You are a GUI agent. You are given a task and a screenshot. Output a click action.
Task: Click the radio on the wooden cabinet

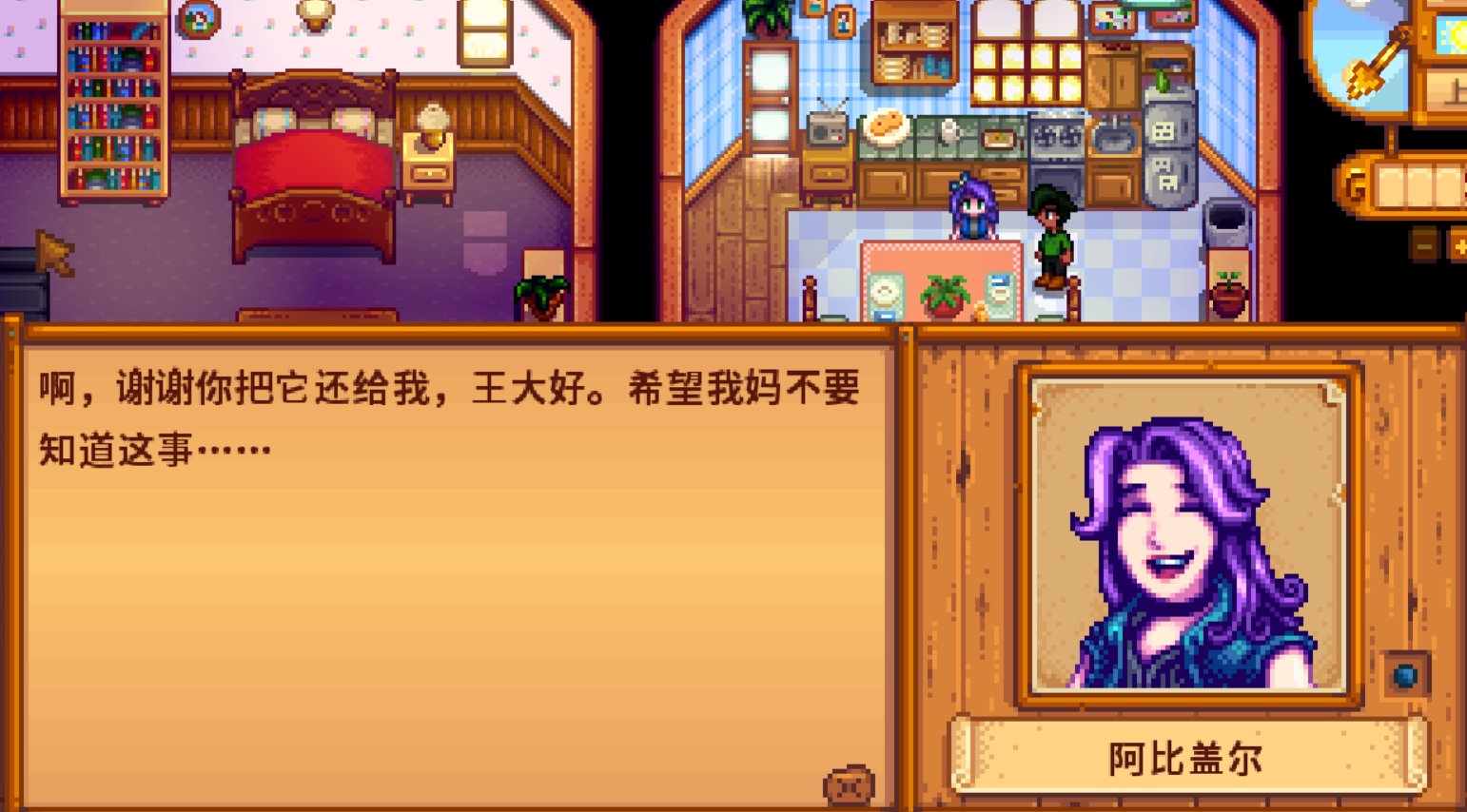pos(828,133)
